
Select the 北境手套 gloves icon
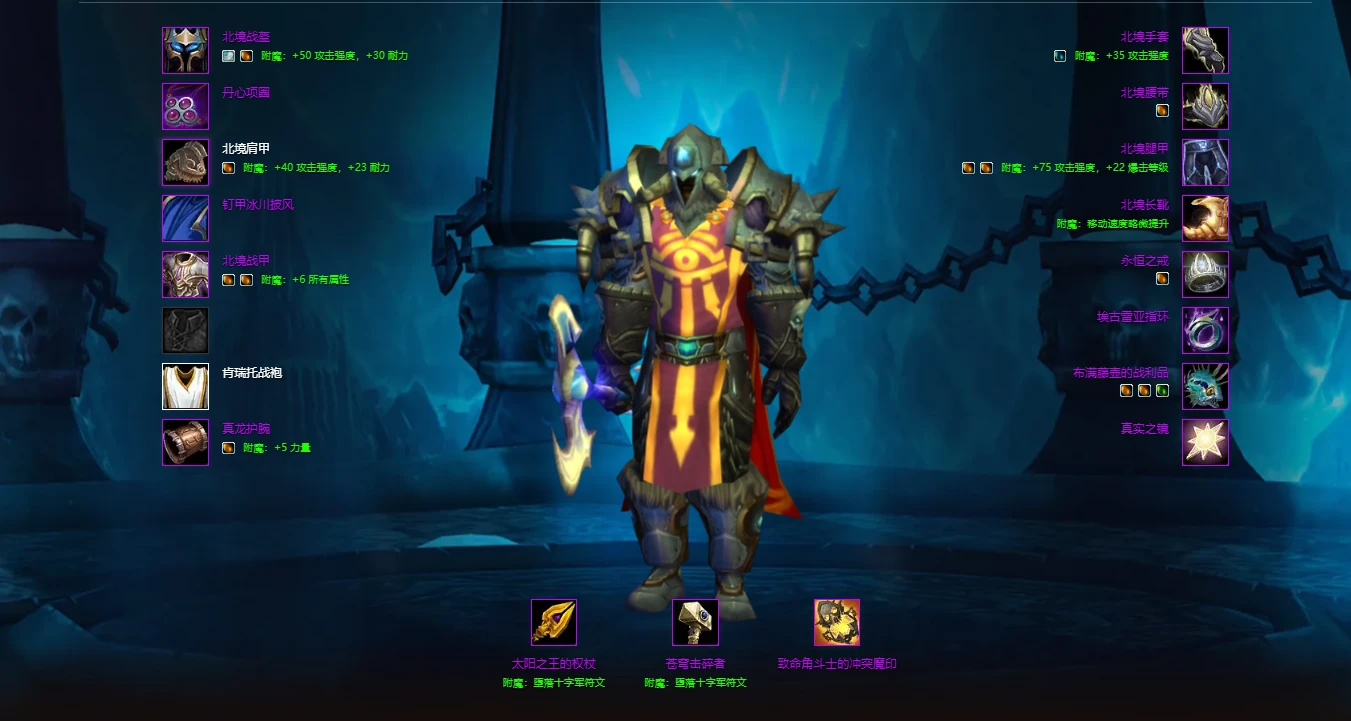click(1205, 50)
